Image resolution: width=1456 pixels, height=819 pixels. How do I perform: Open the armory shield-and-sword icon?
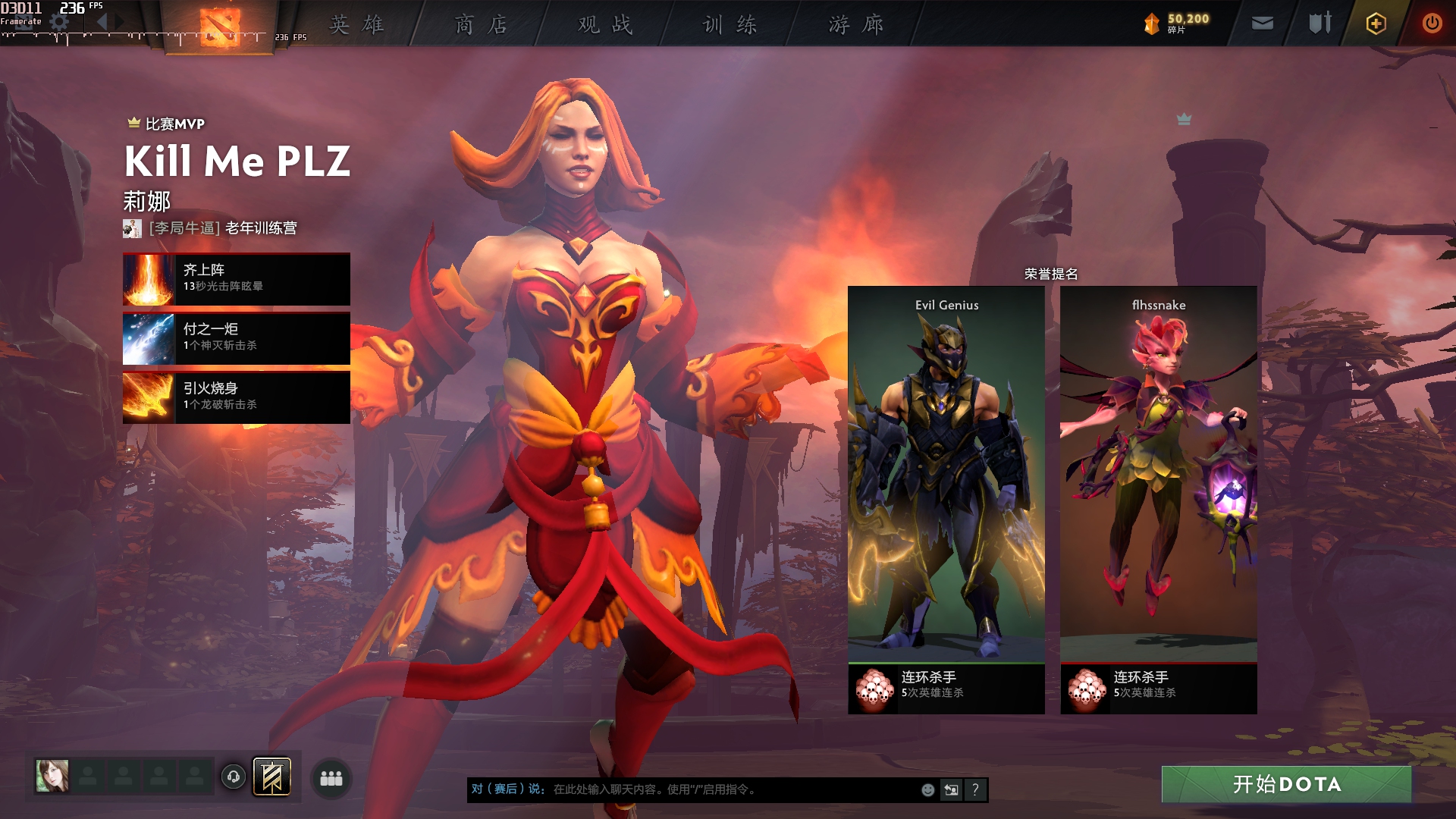pyautogui.click(x=1319, y=24)
